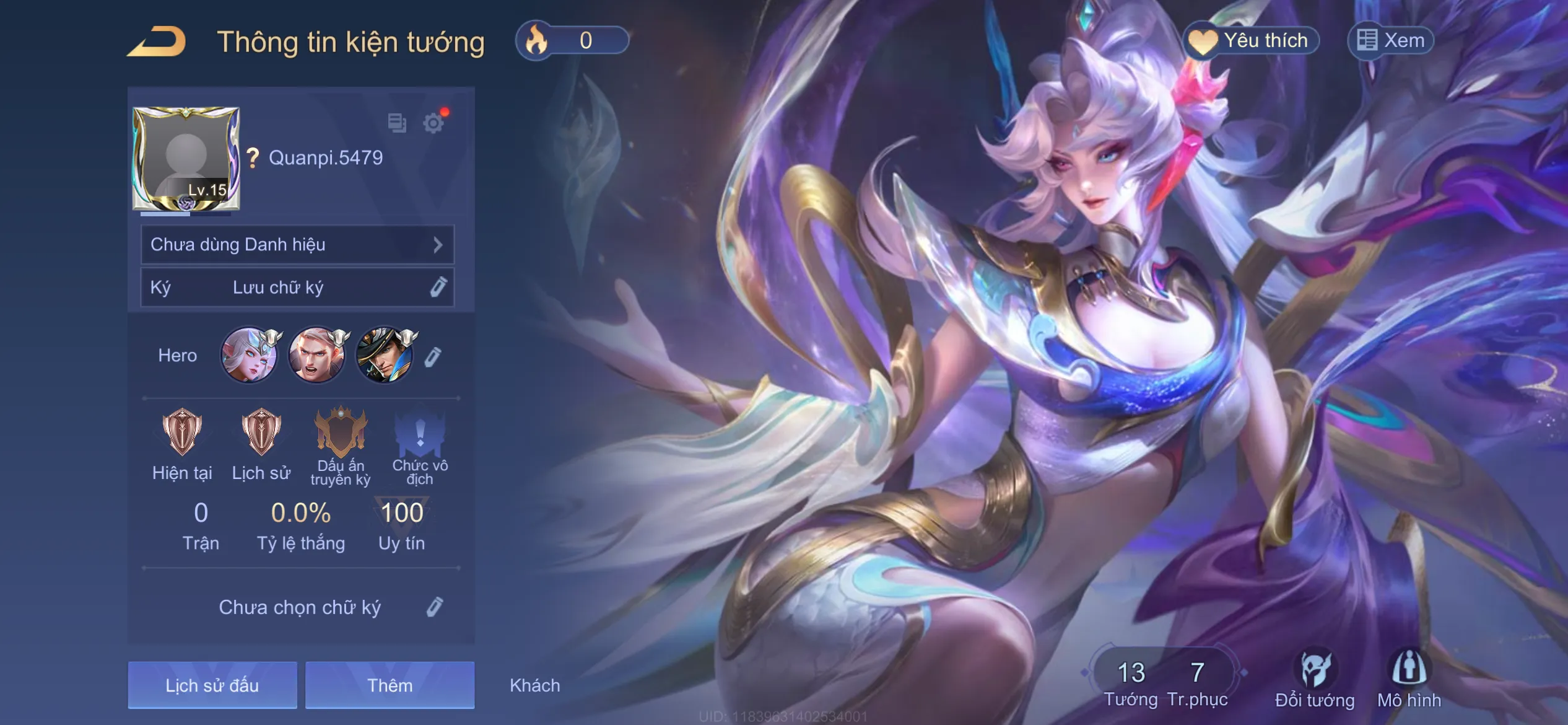Tap the name card copy icon beside the gear

396,123
